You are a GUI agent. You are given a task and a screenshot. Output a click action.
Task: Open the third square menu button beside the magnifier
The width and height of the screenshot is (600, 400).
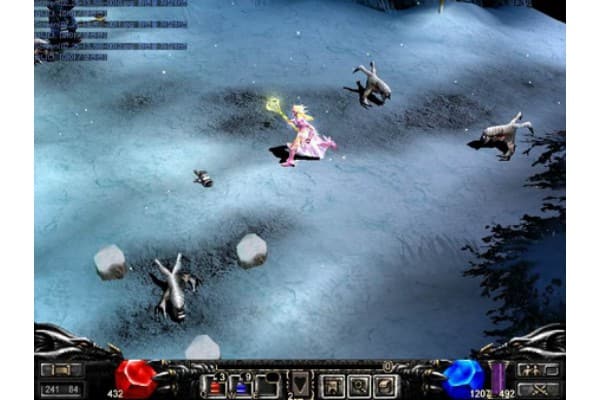coord(385,385)
